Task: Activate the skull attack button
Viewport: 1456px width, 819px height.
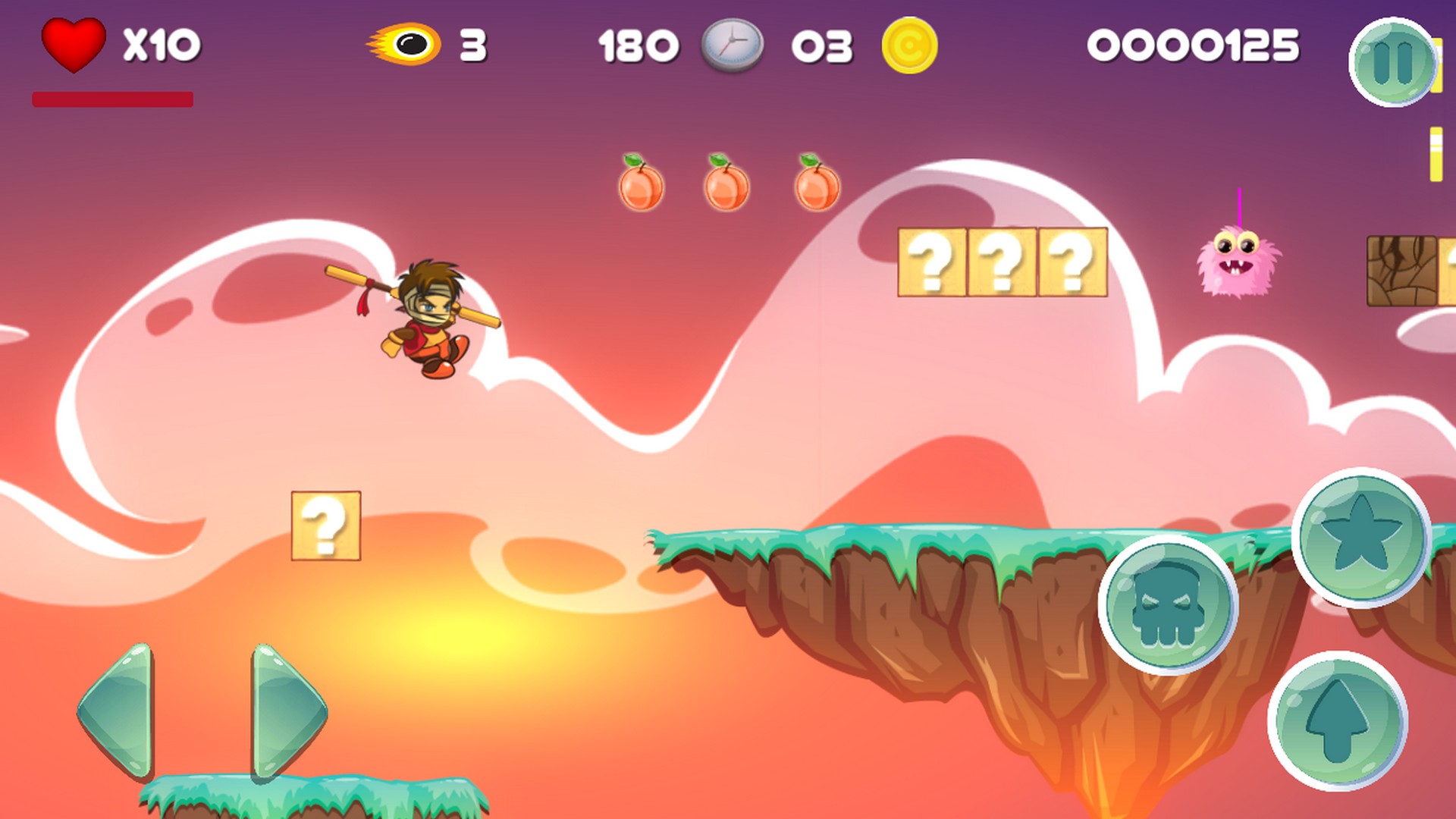Action: (x=1168, y=605)
